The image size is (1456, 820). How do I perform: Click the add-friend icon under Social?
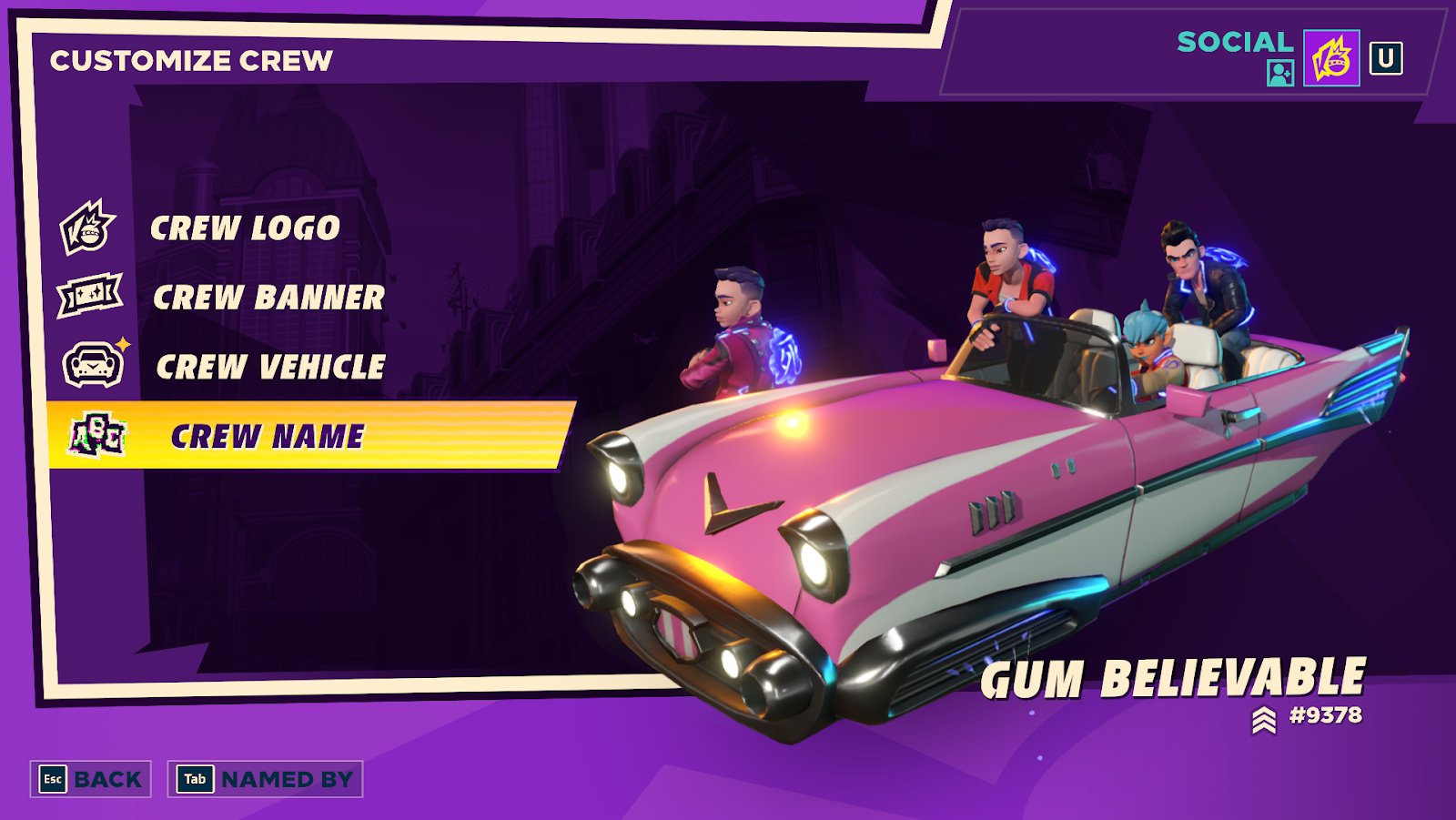point(1279,73)
